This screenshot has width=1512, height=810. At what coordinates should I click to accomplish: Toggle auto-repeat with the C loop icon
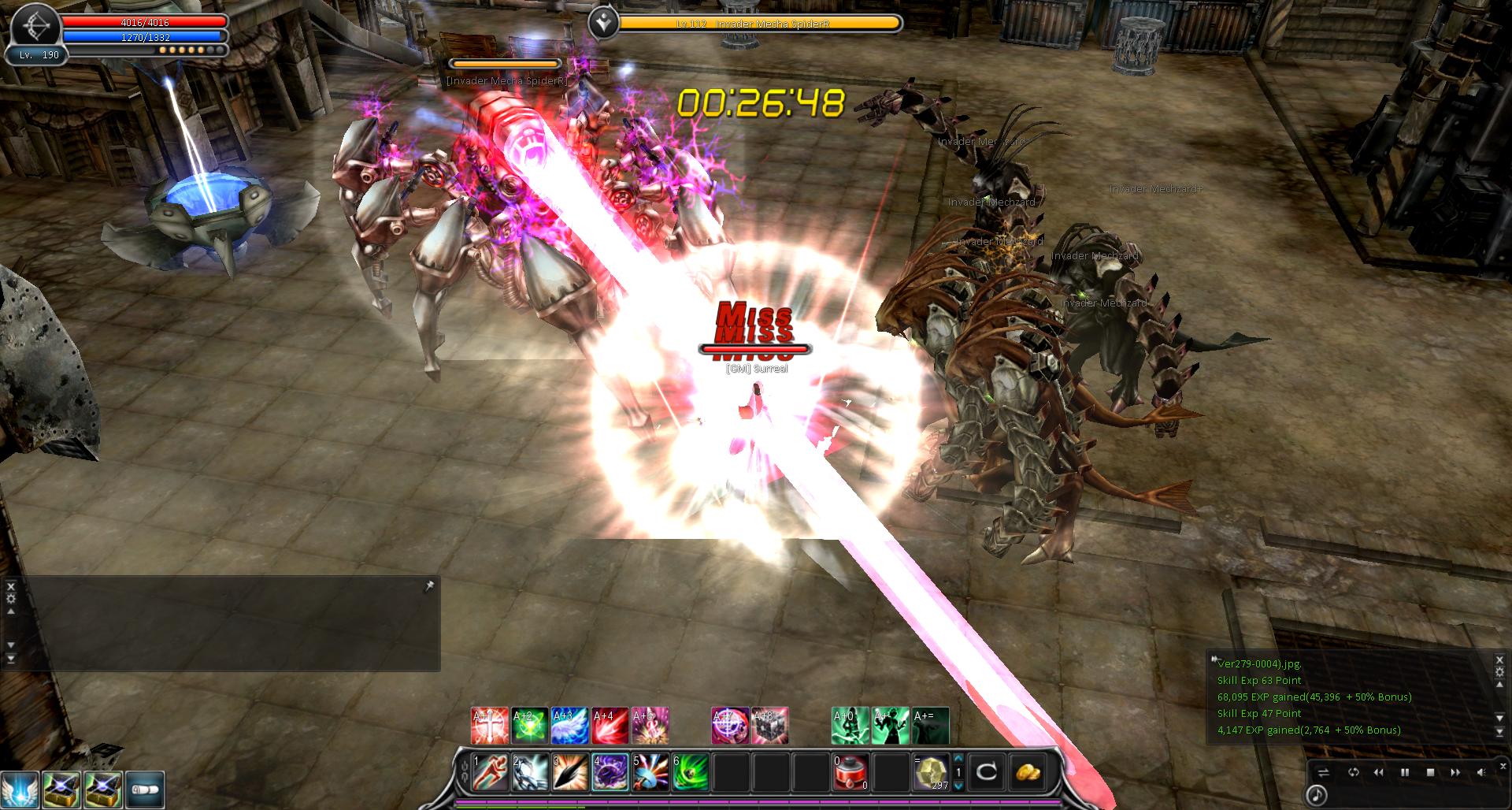click(988, 773)
